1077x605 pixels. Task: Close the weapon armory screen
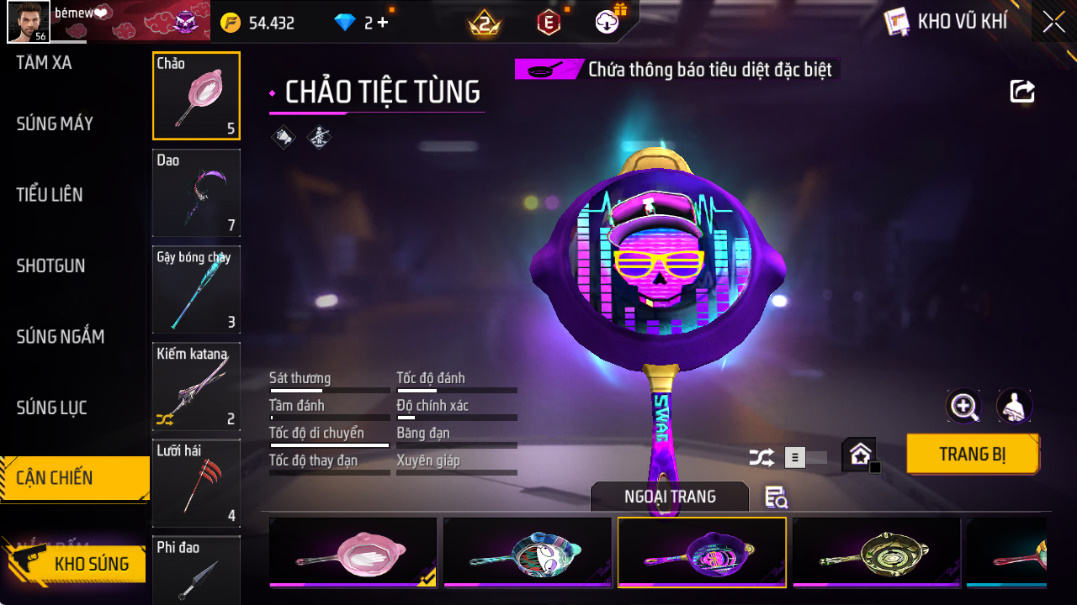pyautogui.click(x=1053, y=22)
